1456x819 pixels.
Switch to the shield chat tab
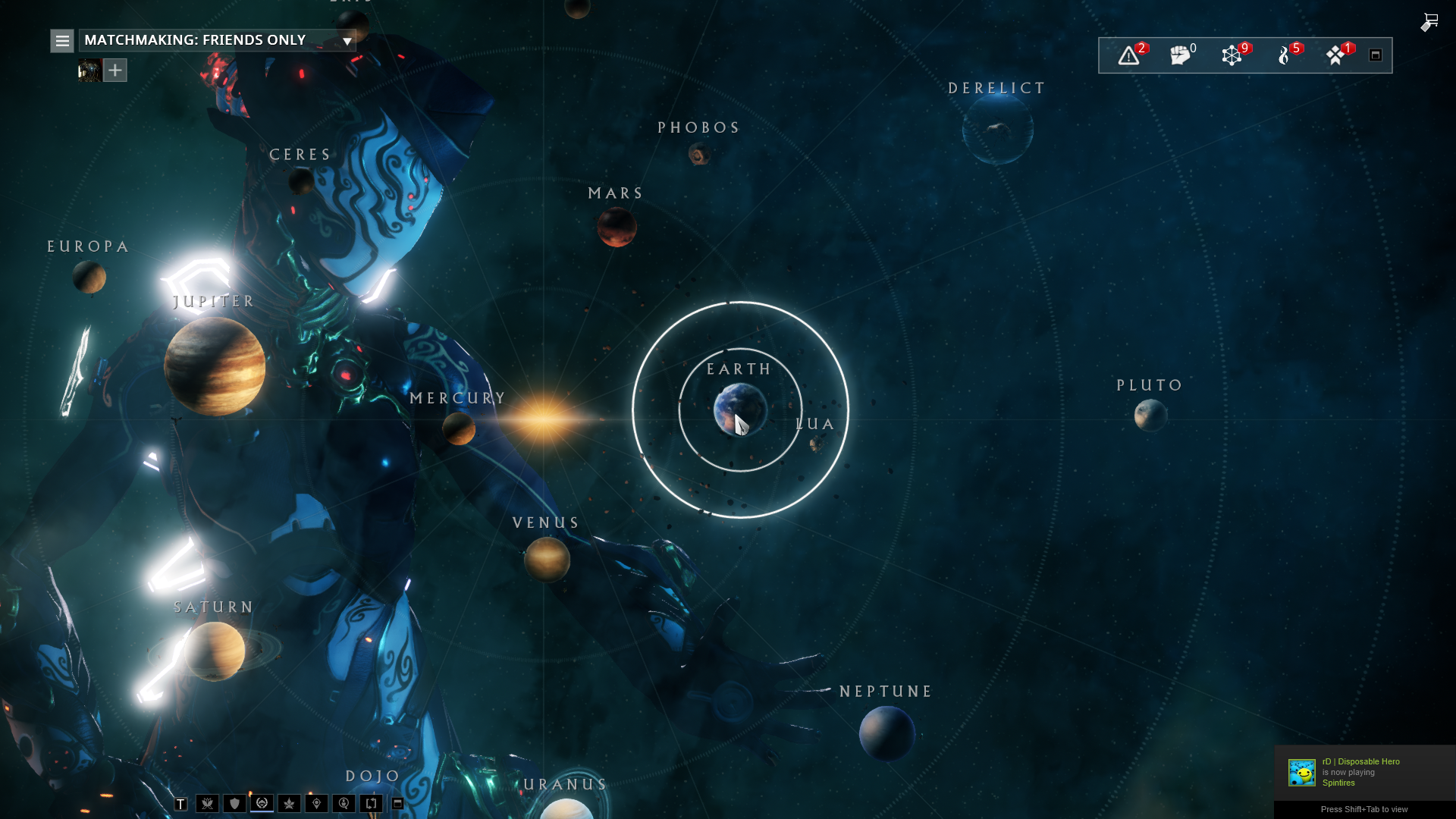coord(234,804)
